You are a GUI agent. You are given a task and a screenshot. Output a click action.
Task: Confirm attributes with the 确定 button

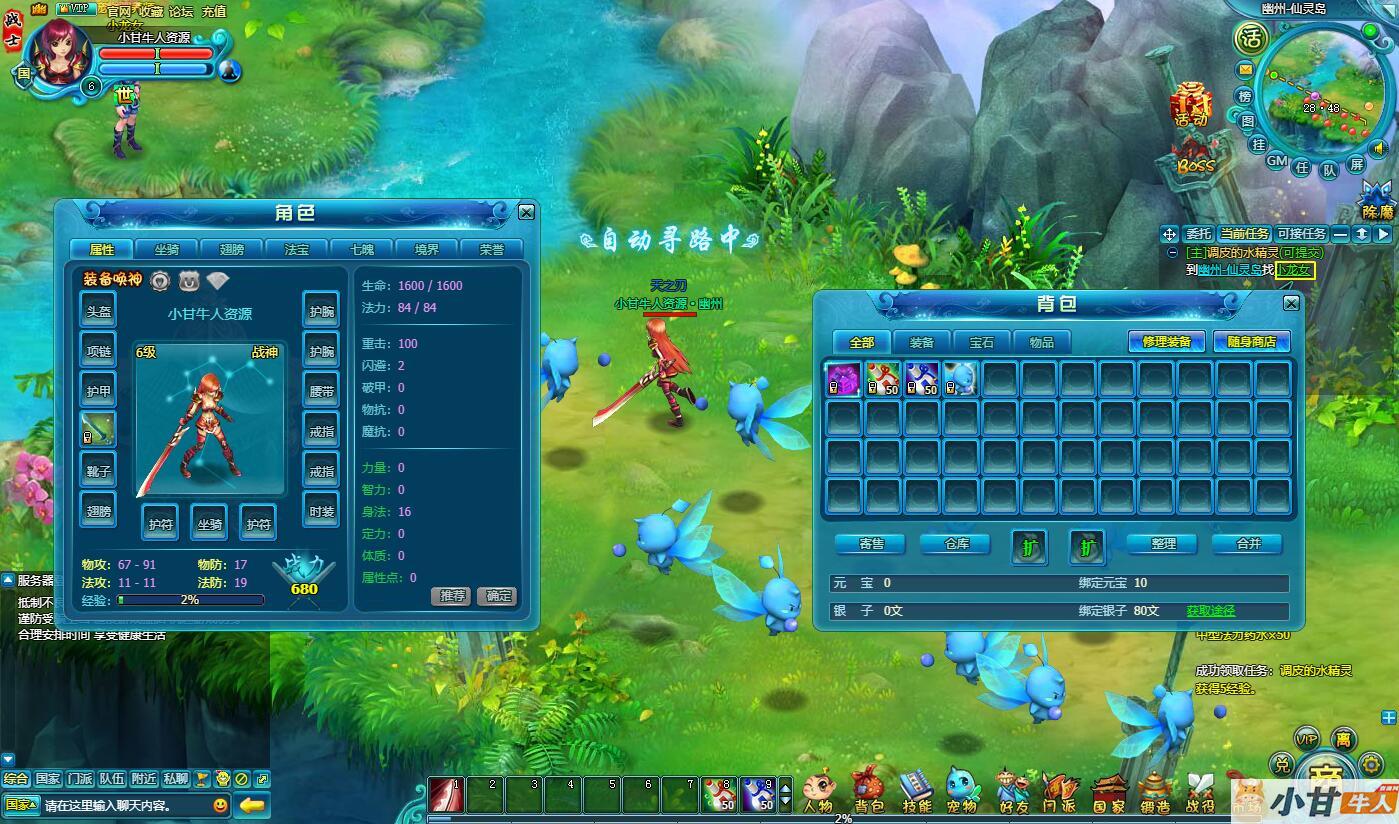(x=497, y=596)
